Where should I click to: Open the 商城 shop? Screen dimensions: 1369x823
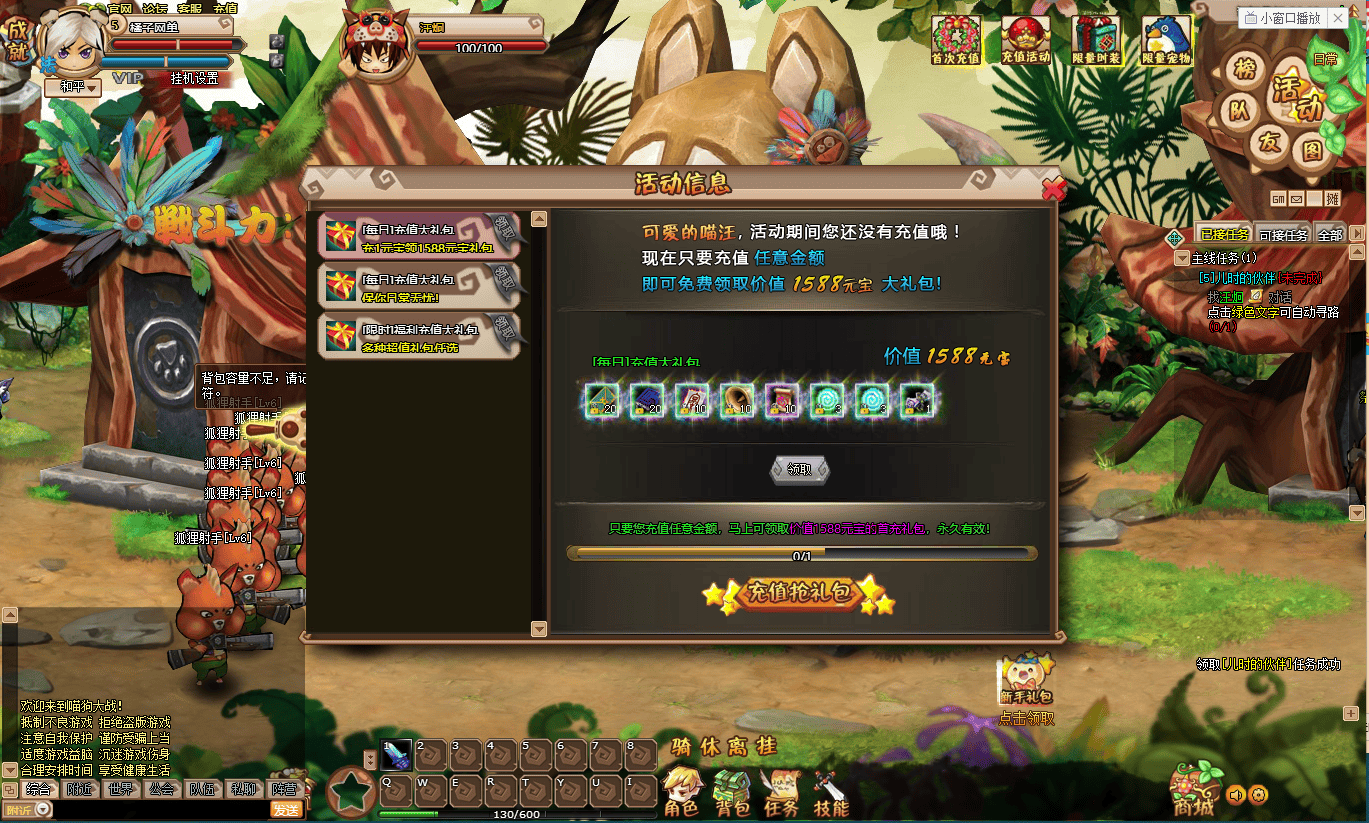click(1196, 790)
